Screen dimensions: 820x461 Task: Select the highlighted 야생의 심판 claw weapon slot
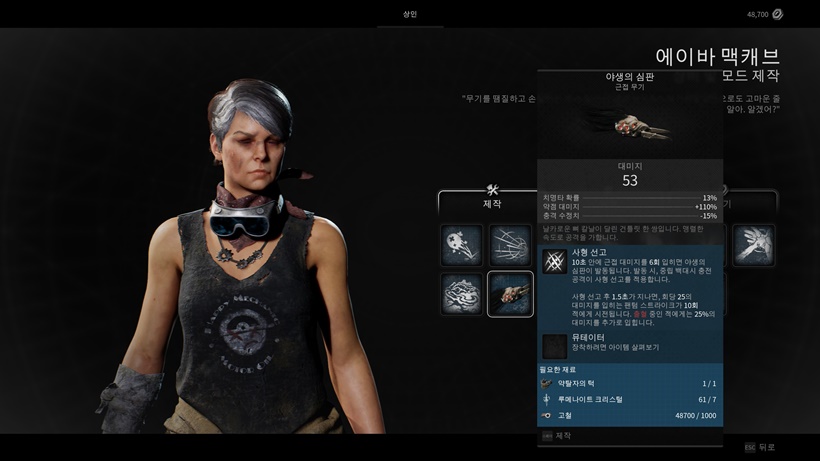click(510, 294)
